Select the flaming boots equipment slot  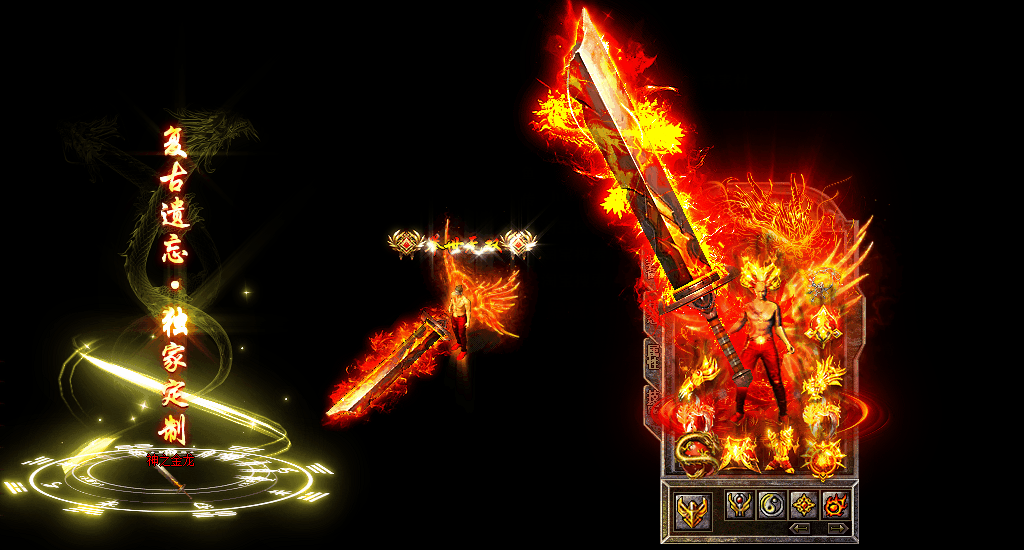781,450
